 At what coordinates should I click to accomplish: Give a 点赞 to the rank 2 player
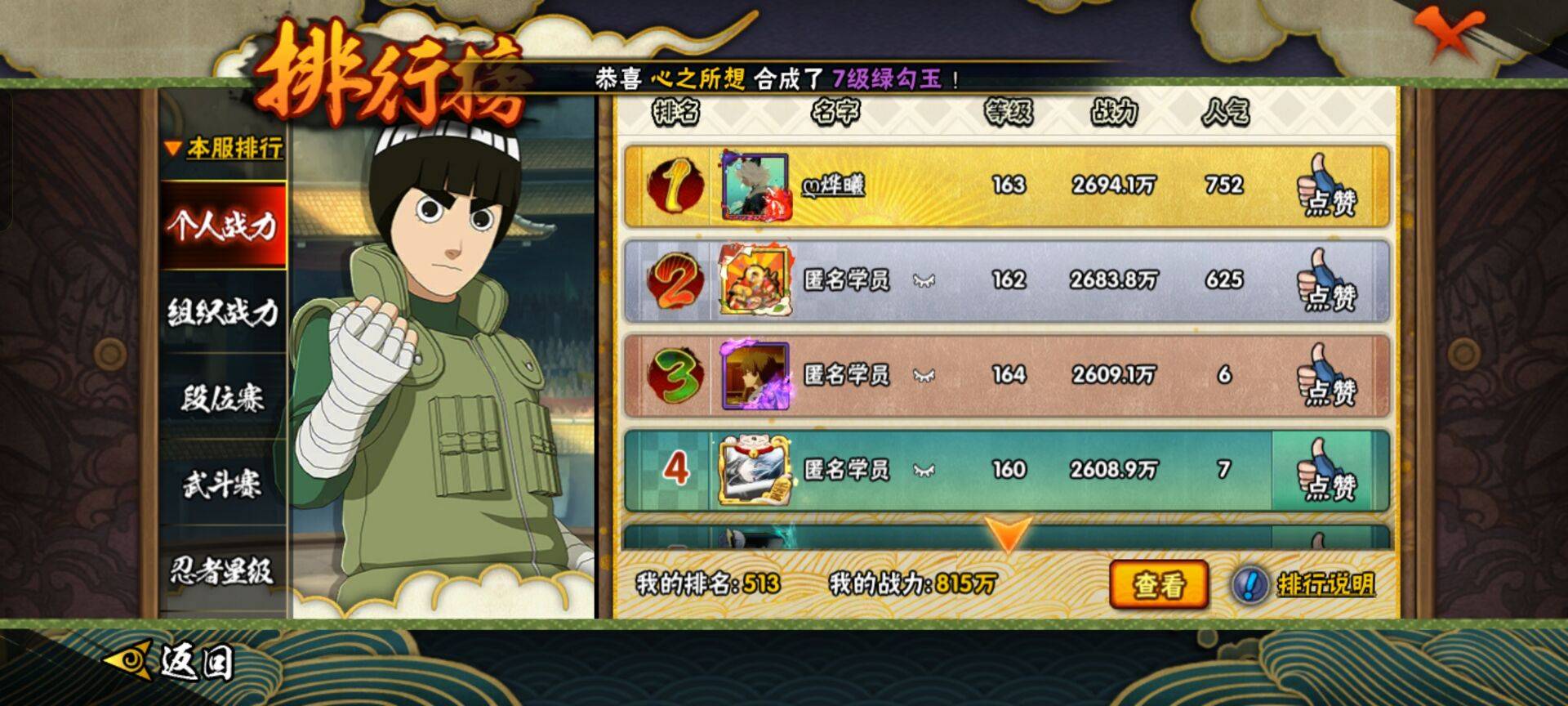coord(1326,282)
